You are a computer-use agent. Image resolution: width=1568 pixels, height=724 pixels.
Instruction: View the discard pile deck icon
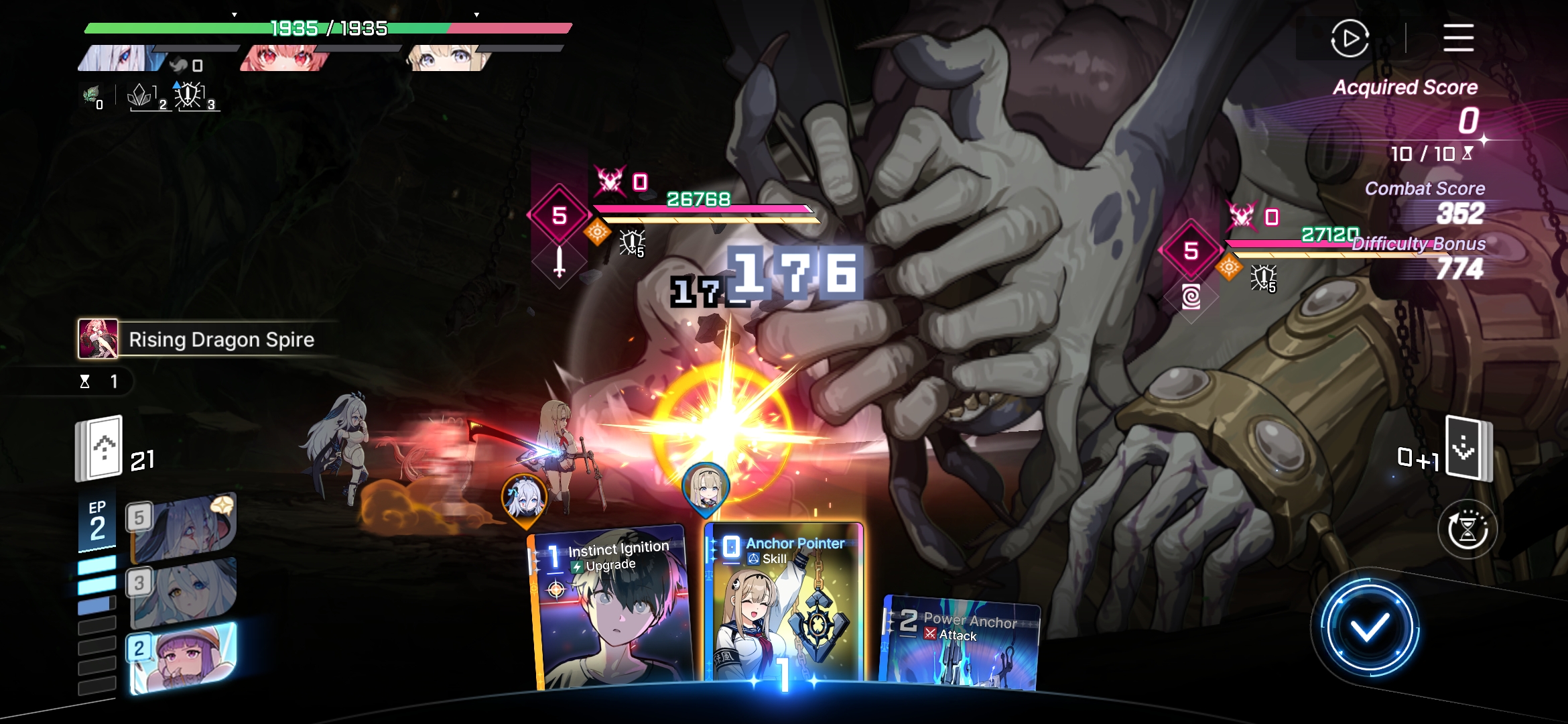(1466, 448)
